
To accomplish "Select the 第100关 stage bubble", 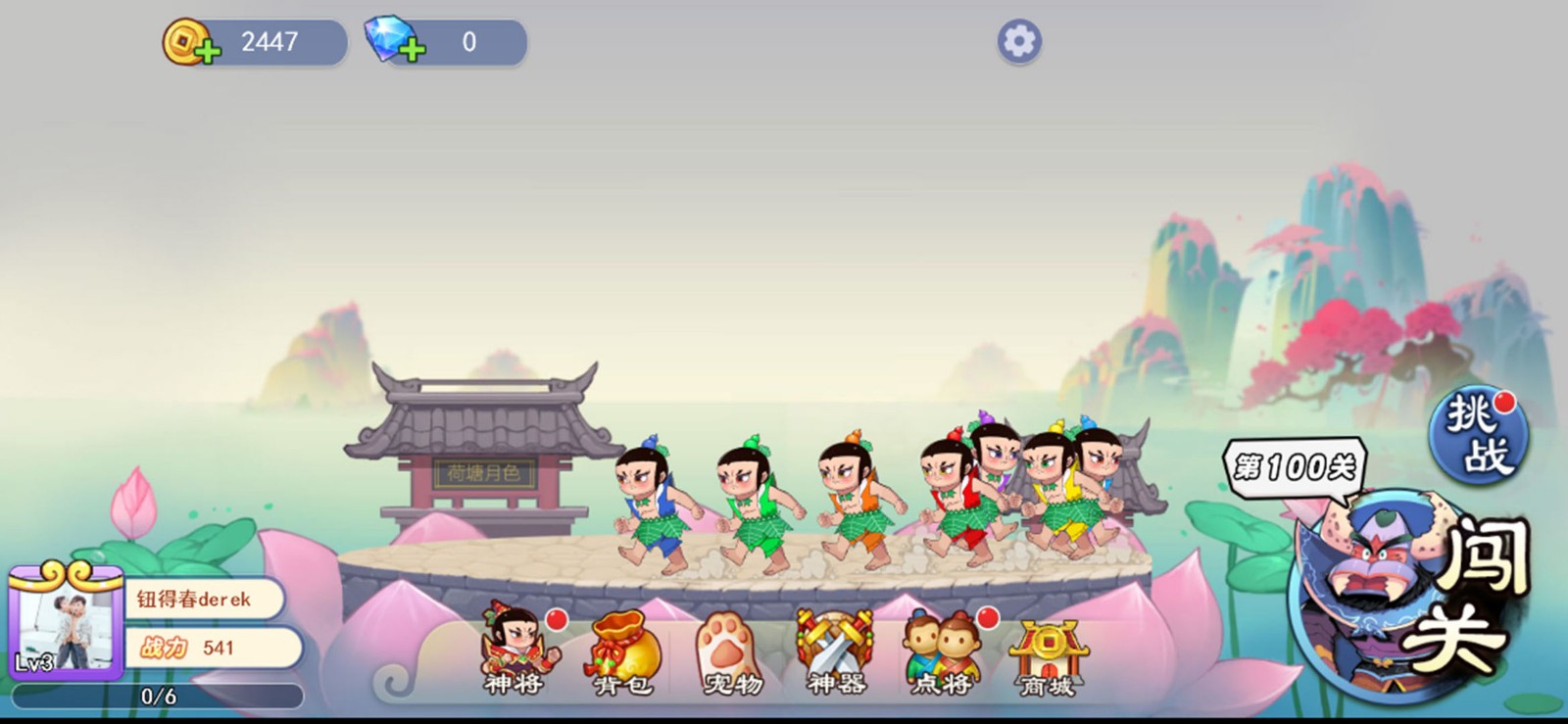I will pyautogui.click(x=1294, y=466).
